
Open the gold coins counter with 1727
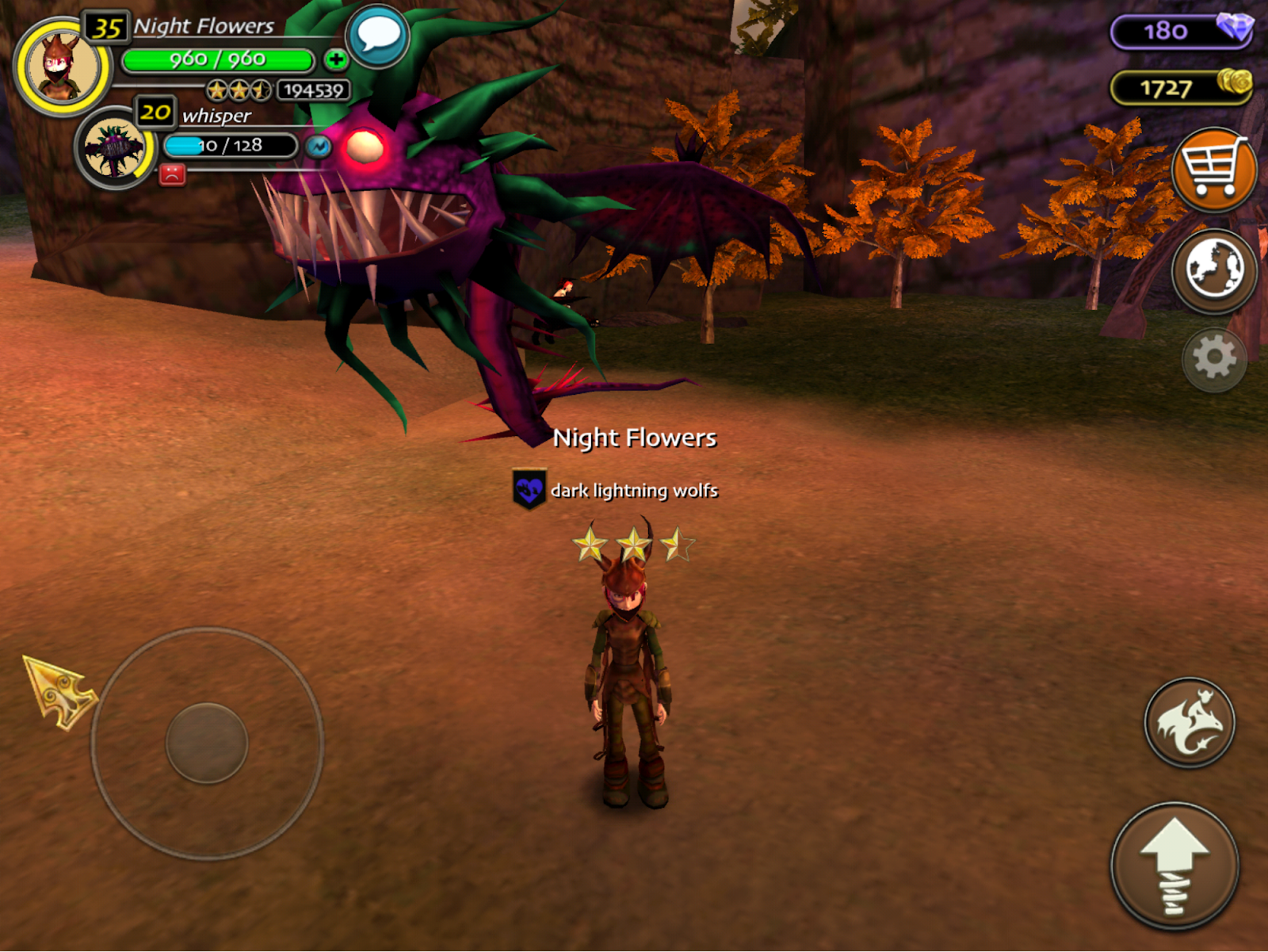point(1181,87)
